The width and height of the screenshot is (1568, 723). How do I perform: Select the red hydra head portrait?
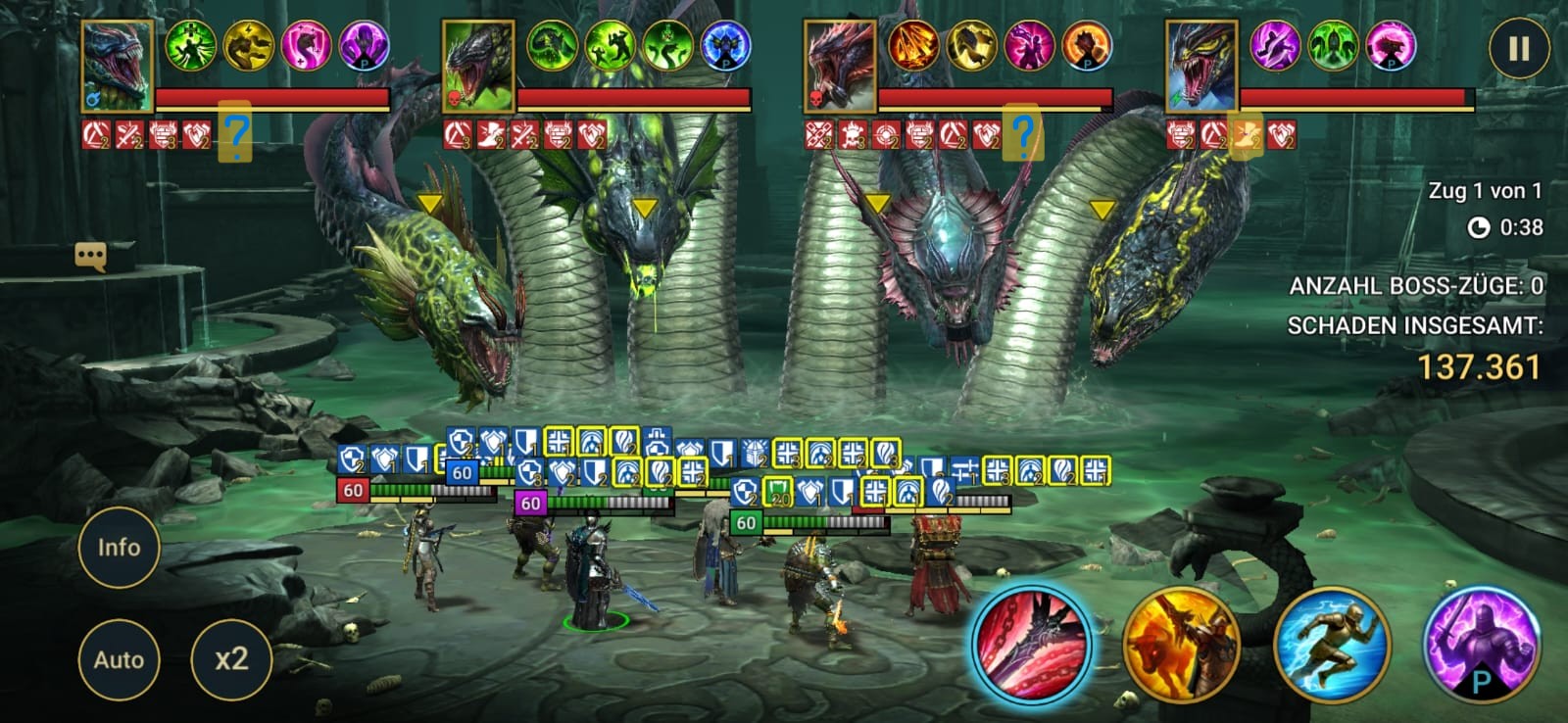840,66
